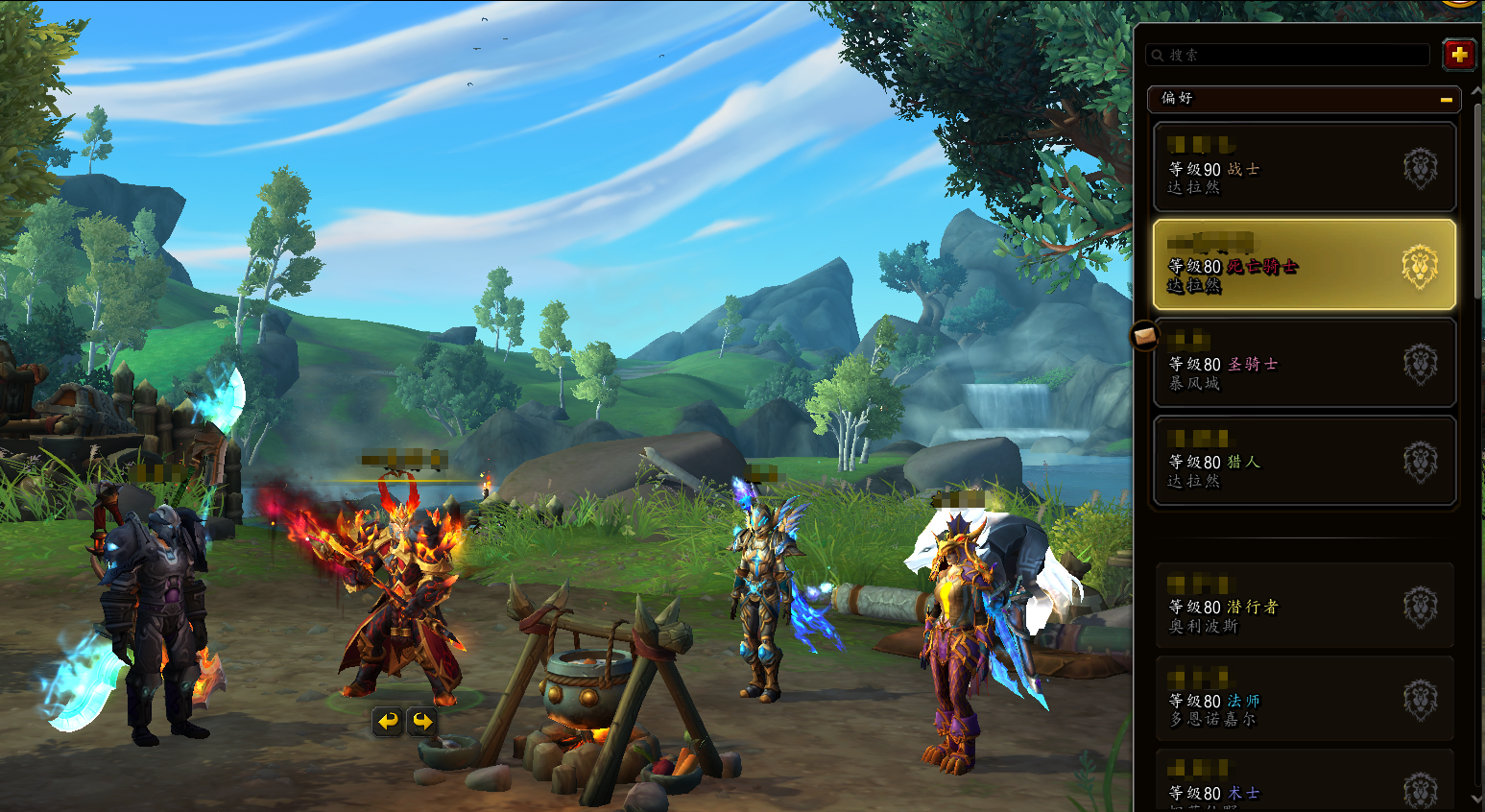Choose the level 80 圣骑士 in 暴风城
The height and width of the screenshot is (812, 1485).
1304,363
